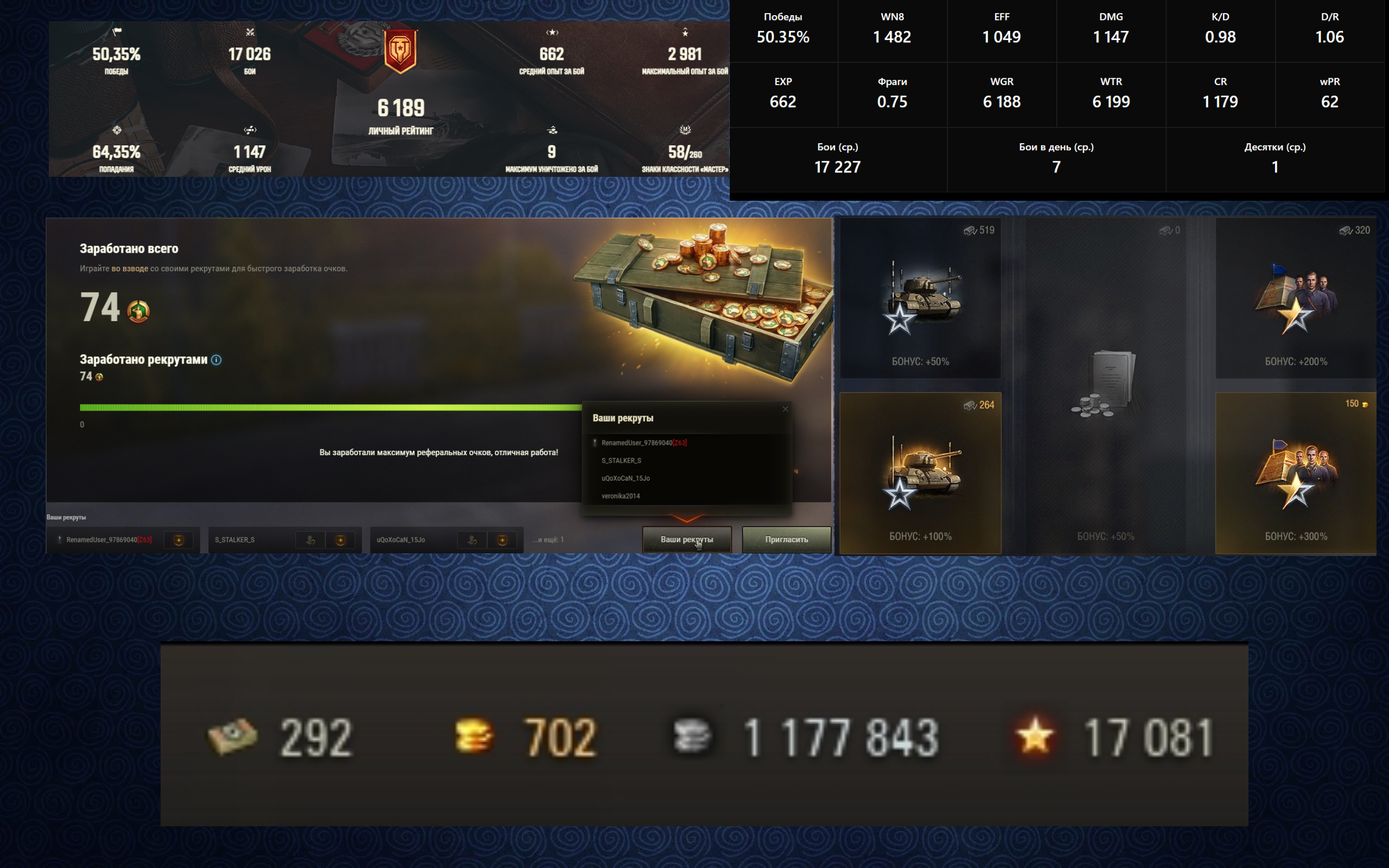Click the gold badge beside bottom RenamedUser_97869040 card

[179, 540]
